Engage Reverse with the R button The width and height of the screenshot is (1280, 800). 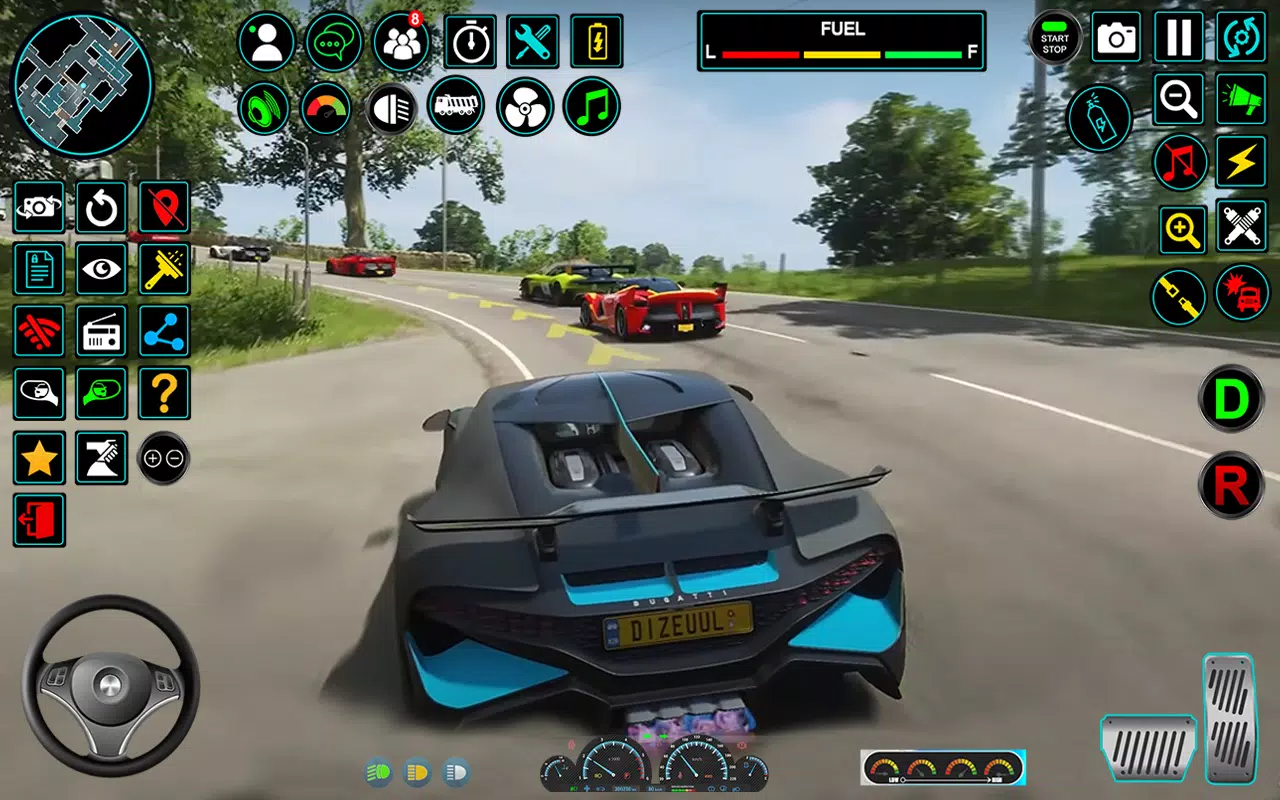pyautogui.click(x=1230, y=485)
